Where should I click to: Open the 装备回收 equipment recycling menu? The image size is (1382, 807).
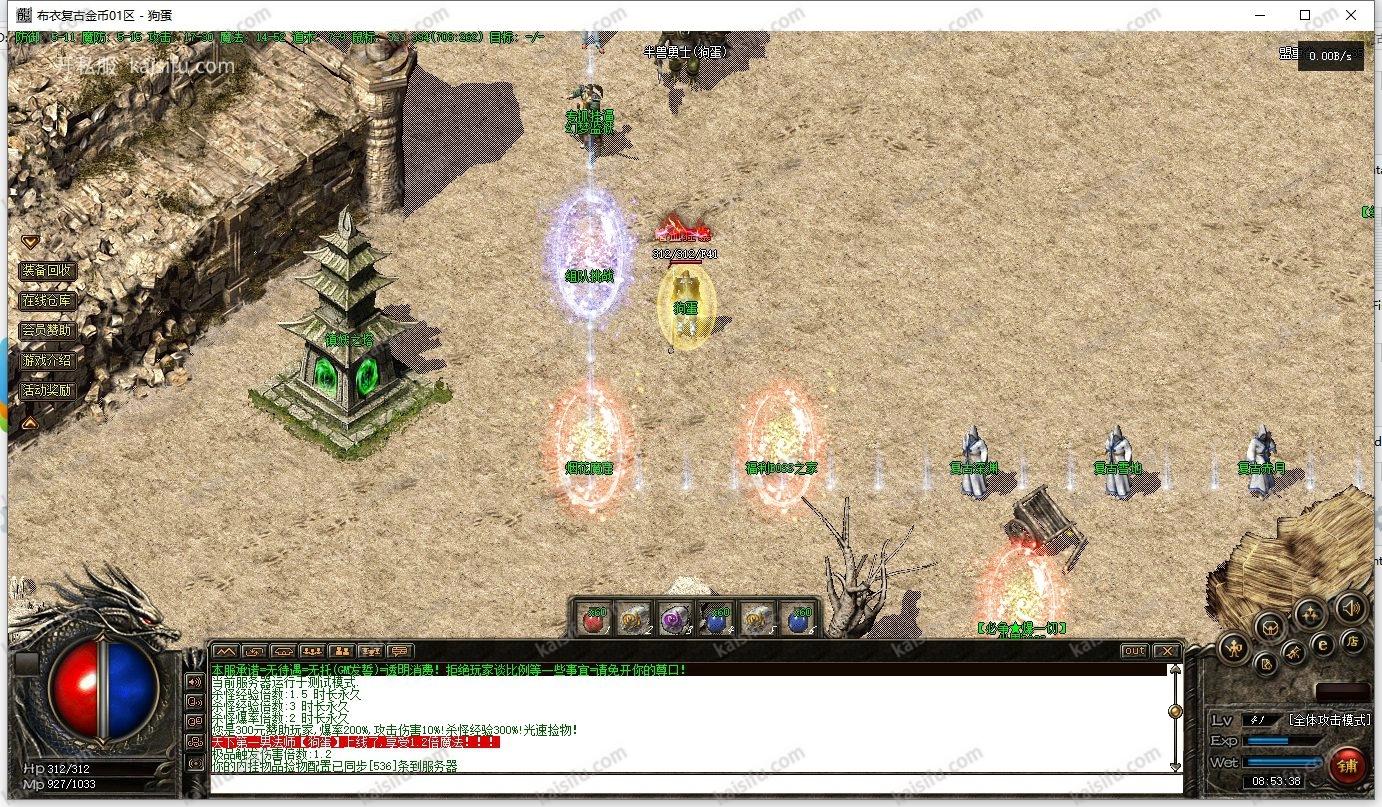(x=47, y=270)
